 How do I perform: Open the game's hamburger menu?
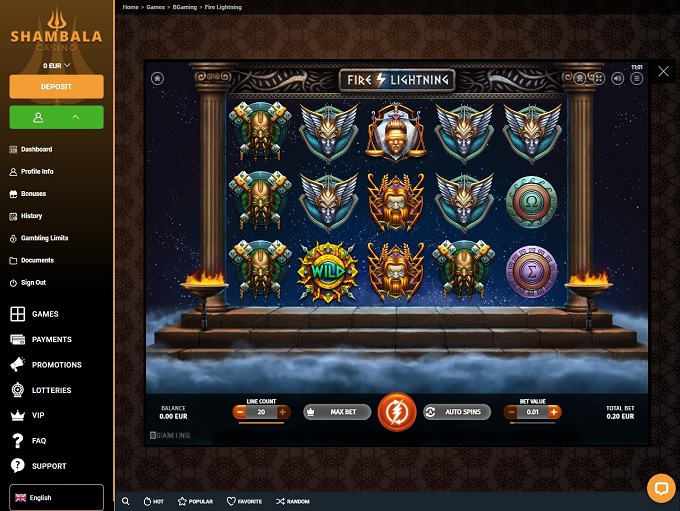637,78
